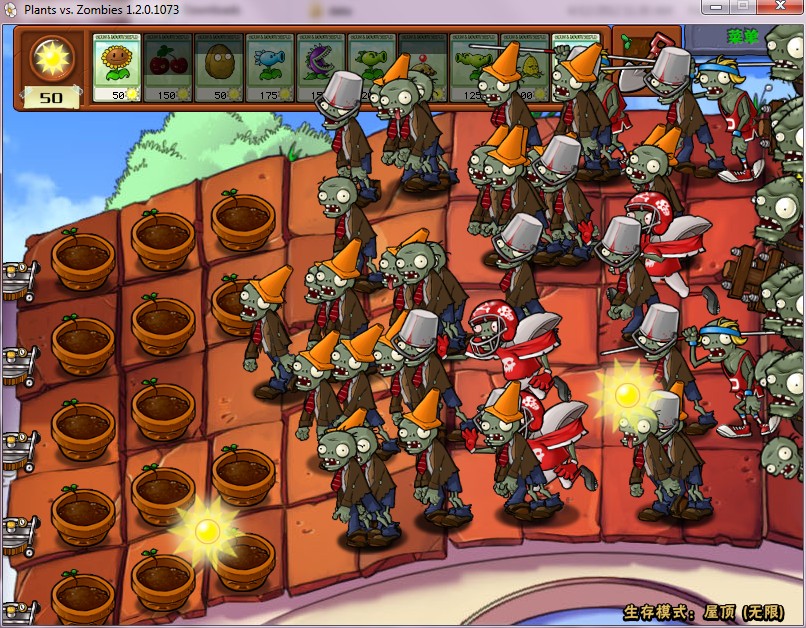Pick the Wall-nut seed packet

click(219, 67)
